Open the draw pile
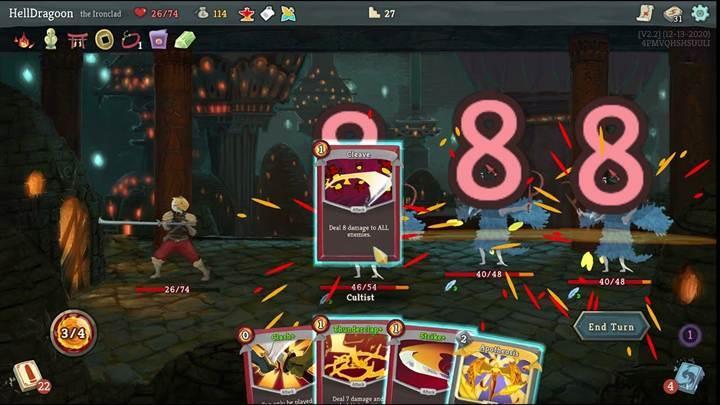The width and height of the screenshot is (720, 405). tap(27, 376)
